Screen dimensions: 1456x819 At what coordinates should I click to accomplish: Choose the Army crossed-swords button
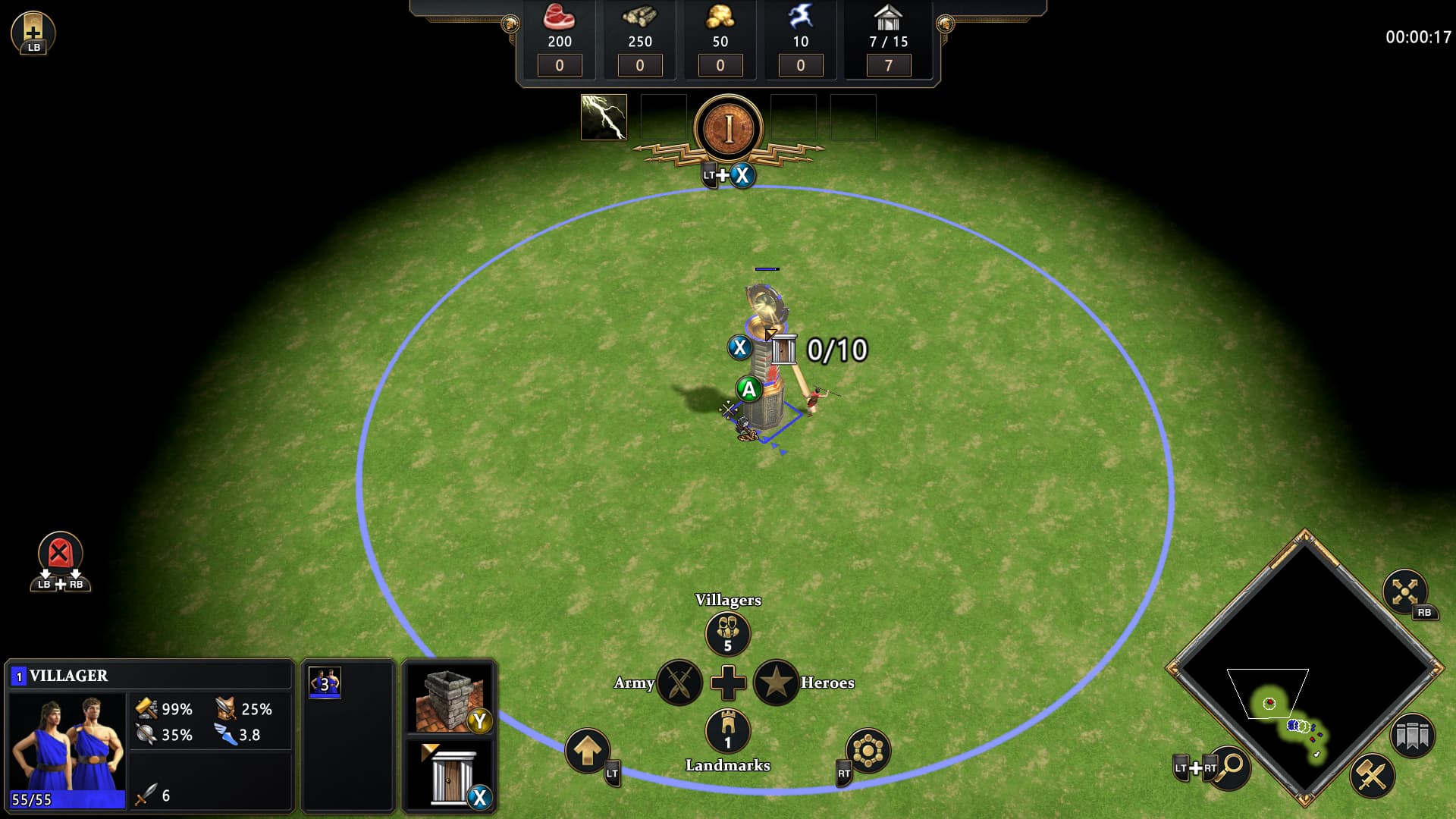[x=679, y=682]
